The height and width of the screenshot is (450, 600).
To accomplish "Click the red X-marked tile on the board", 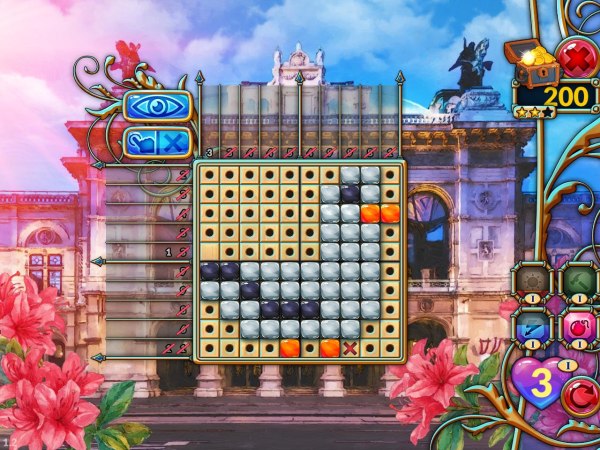I will coord(350,348).
